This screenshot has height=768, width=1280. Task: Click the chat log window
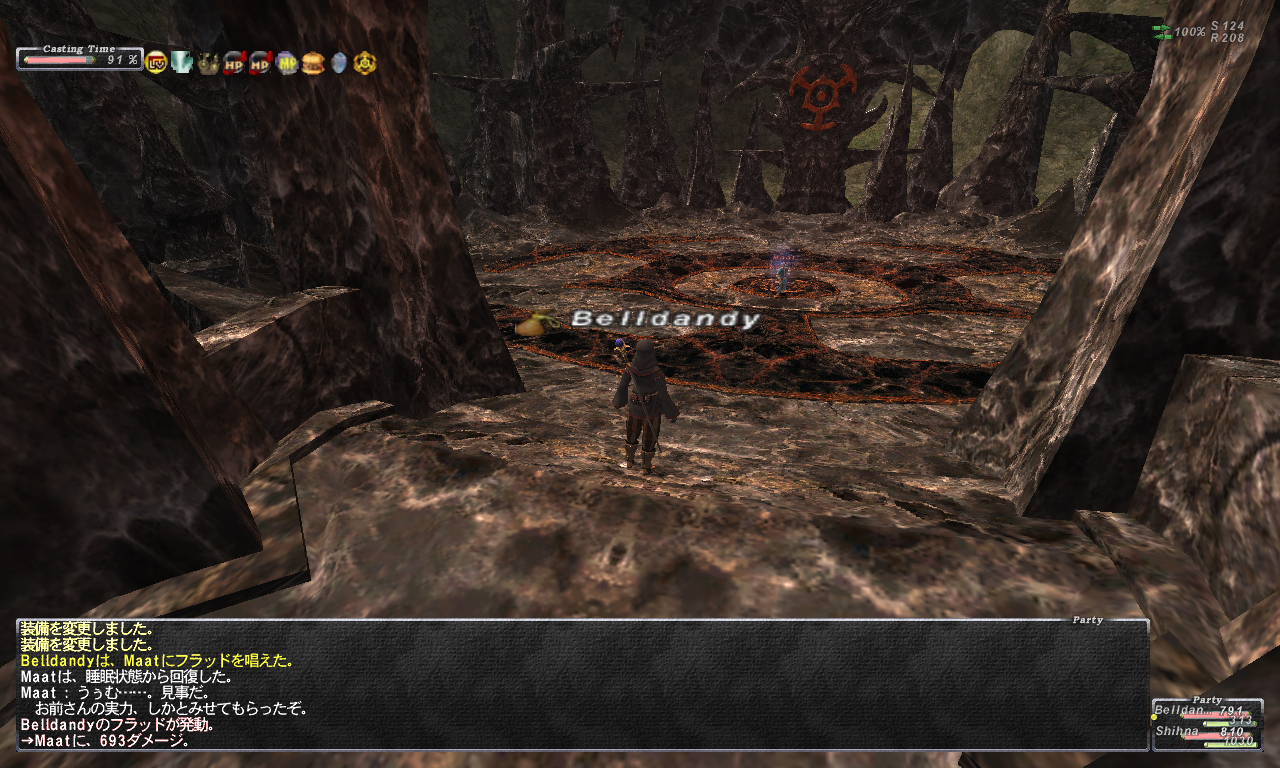click(582, 685)
